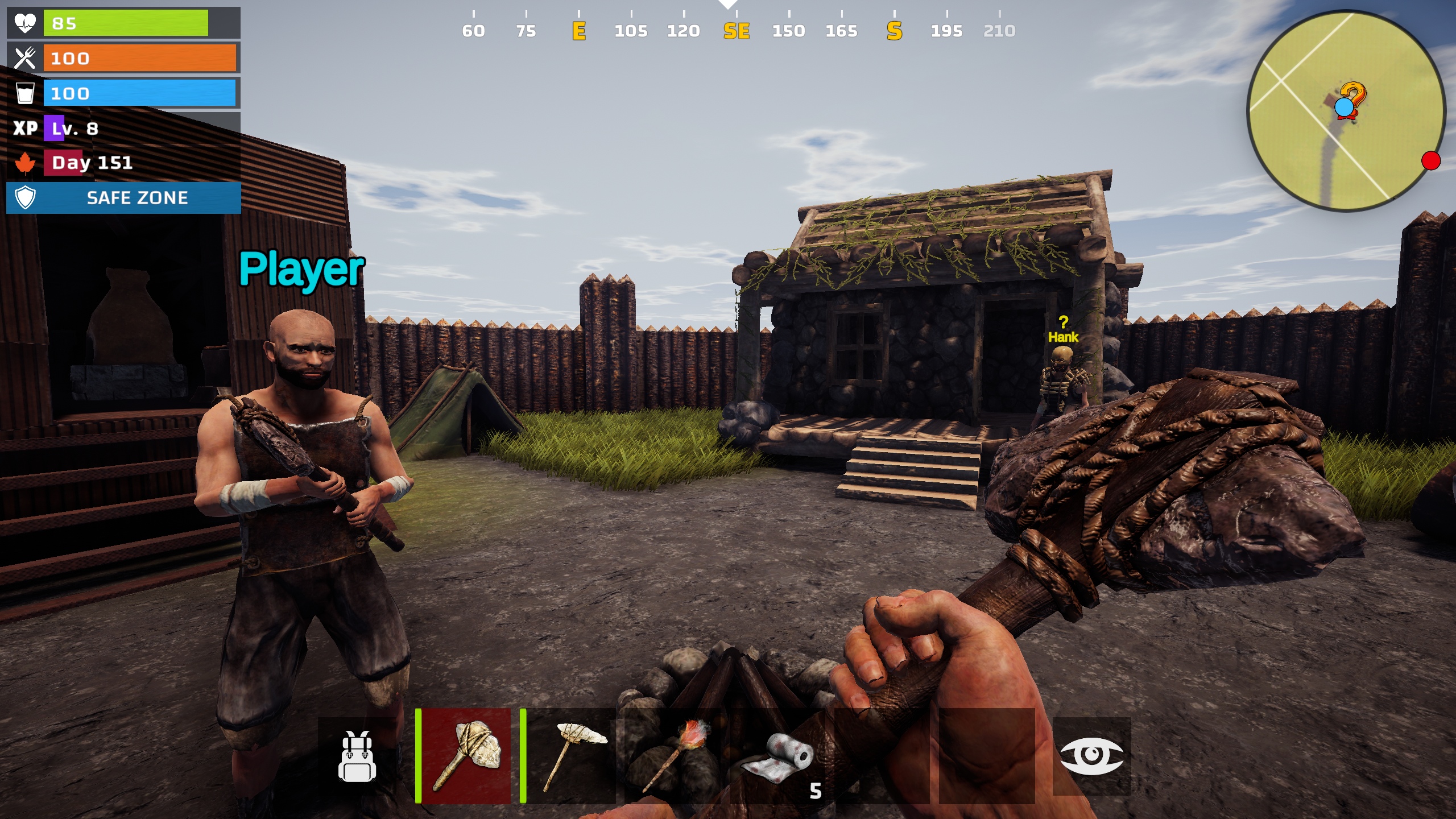Toggle the Safe Zone shield indicator
The height and width of the screenshot is (819, 1456).
(x=25, y=198)
